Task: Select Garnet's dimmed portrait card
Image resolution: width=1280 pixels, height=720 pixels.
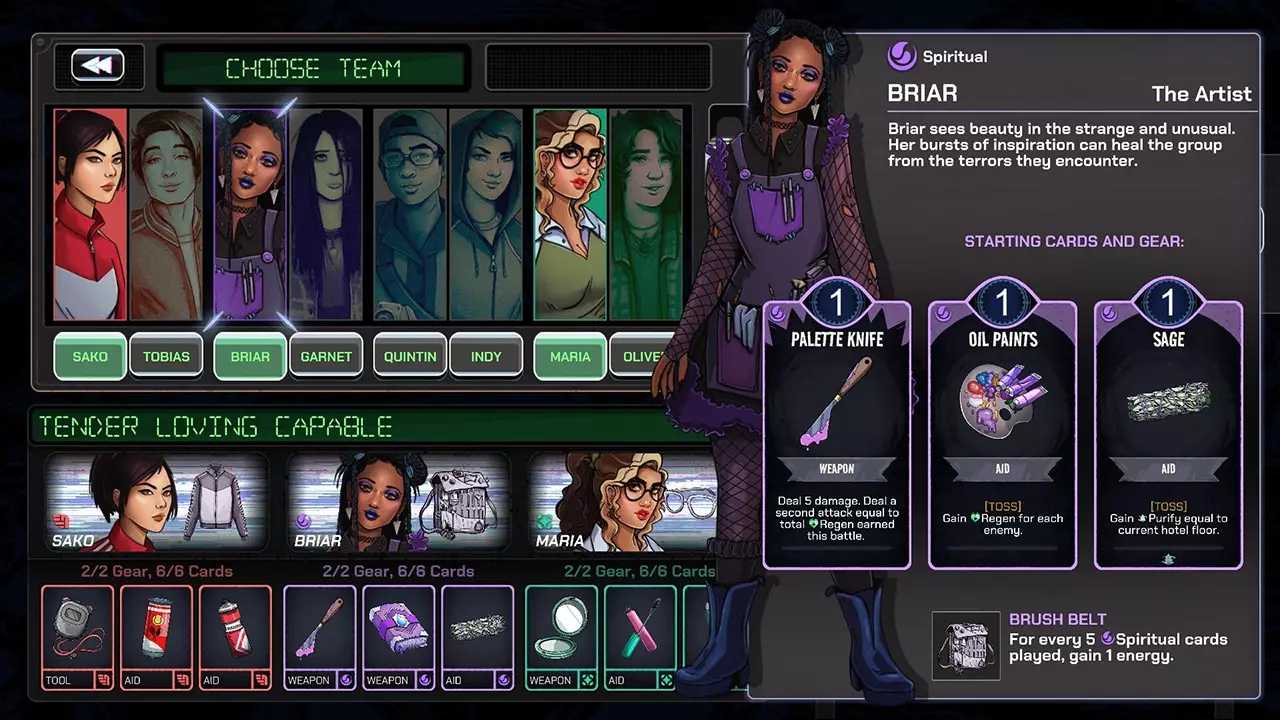Action: tap(326, 214)
